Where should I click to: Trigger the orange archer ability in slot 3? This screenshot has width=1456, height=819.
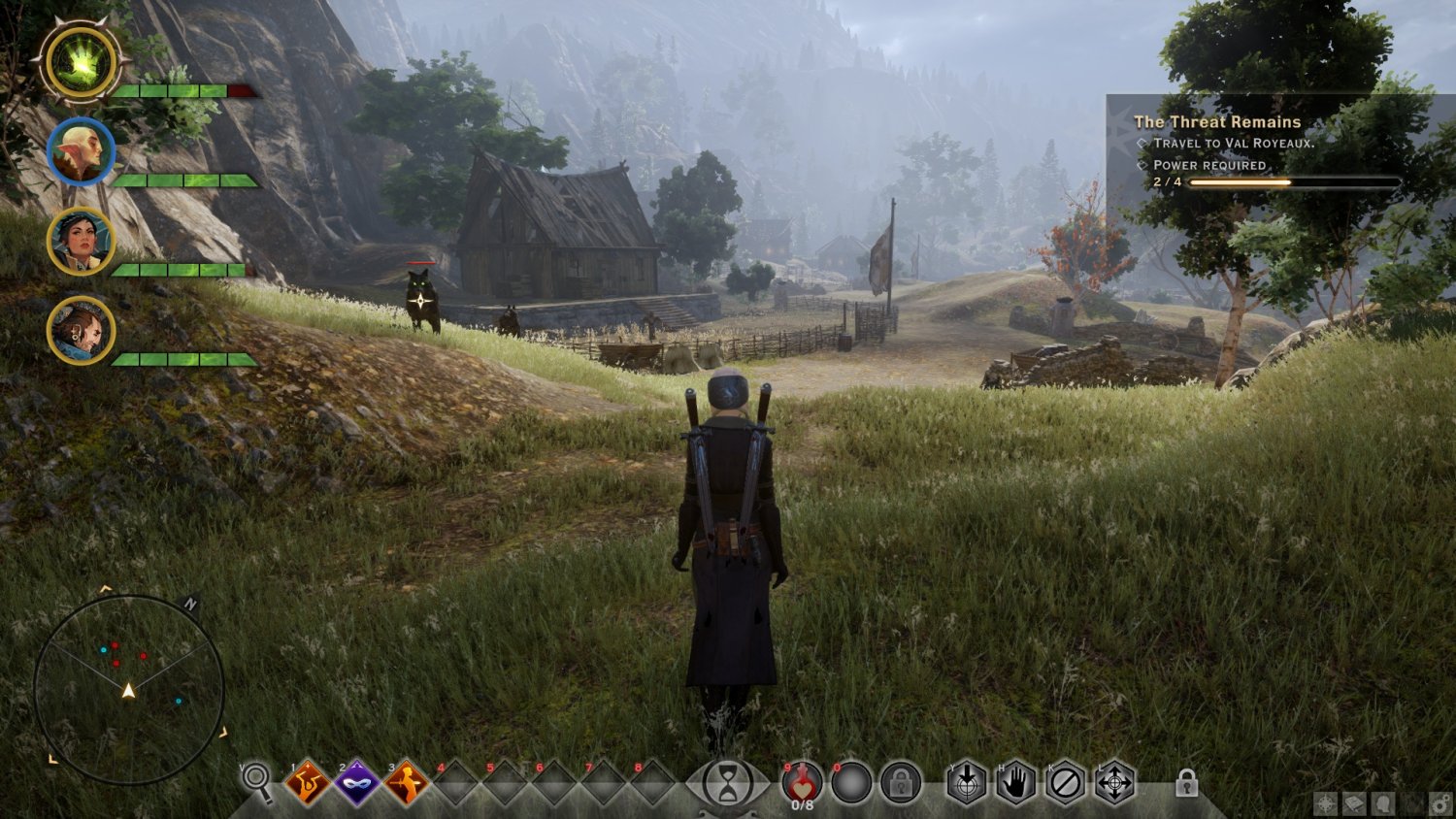407,783
